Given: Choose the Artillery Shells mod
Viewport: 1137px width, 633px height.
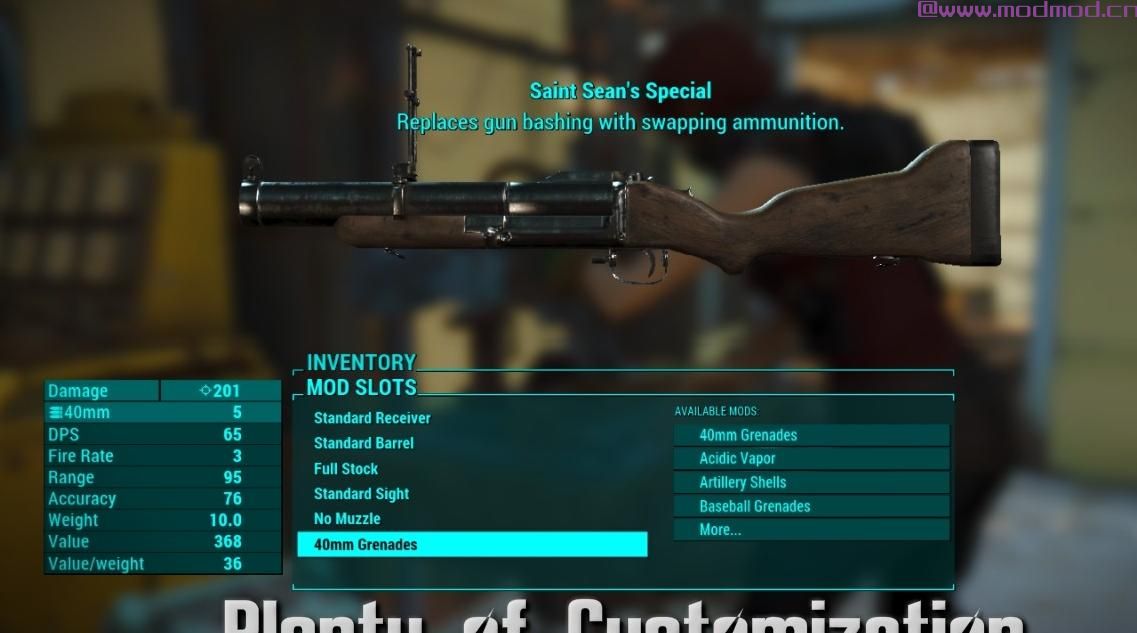Looking at the screenshot, I should (x=810, y=482).
